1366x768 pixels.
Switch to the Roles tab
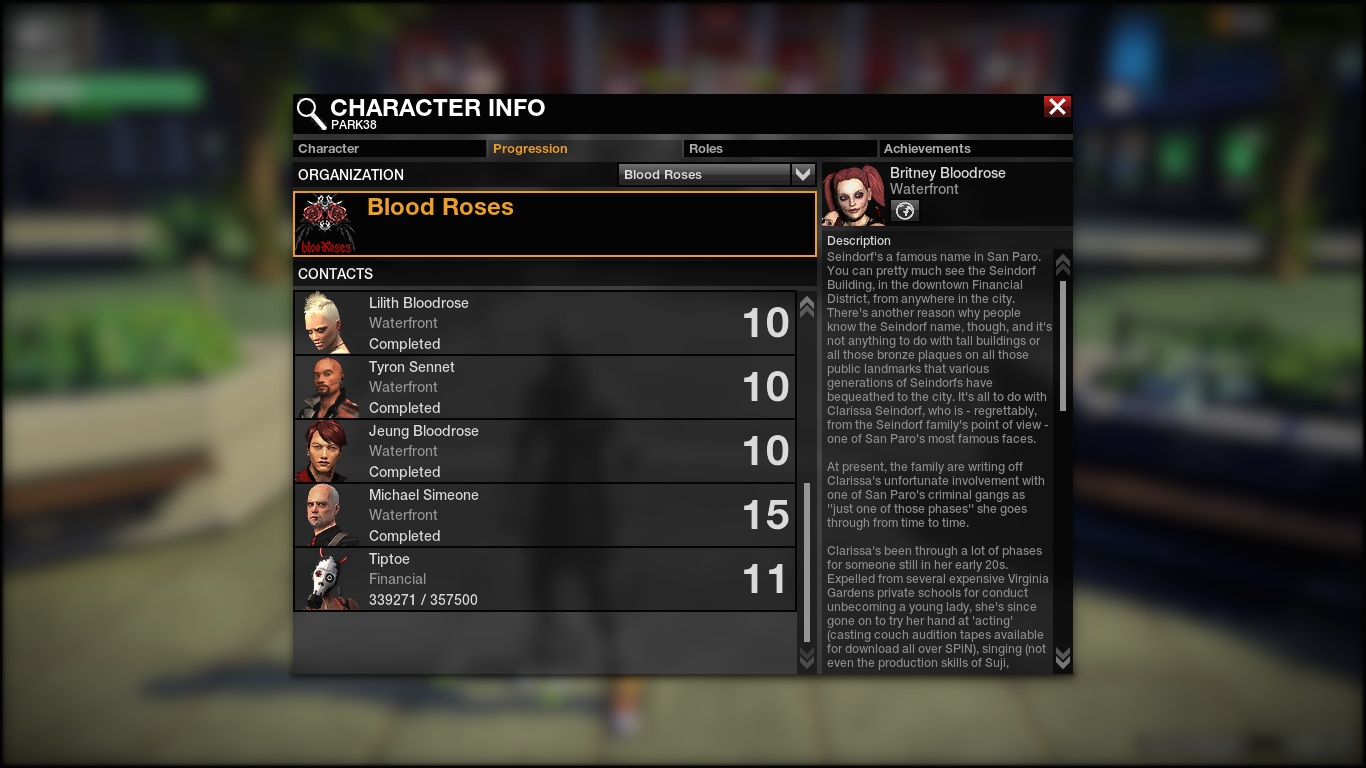[x=780, y=149]
